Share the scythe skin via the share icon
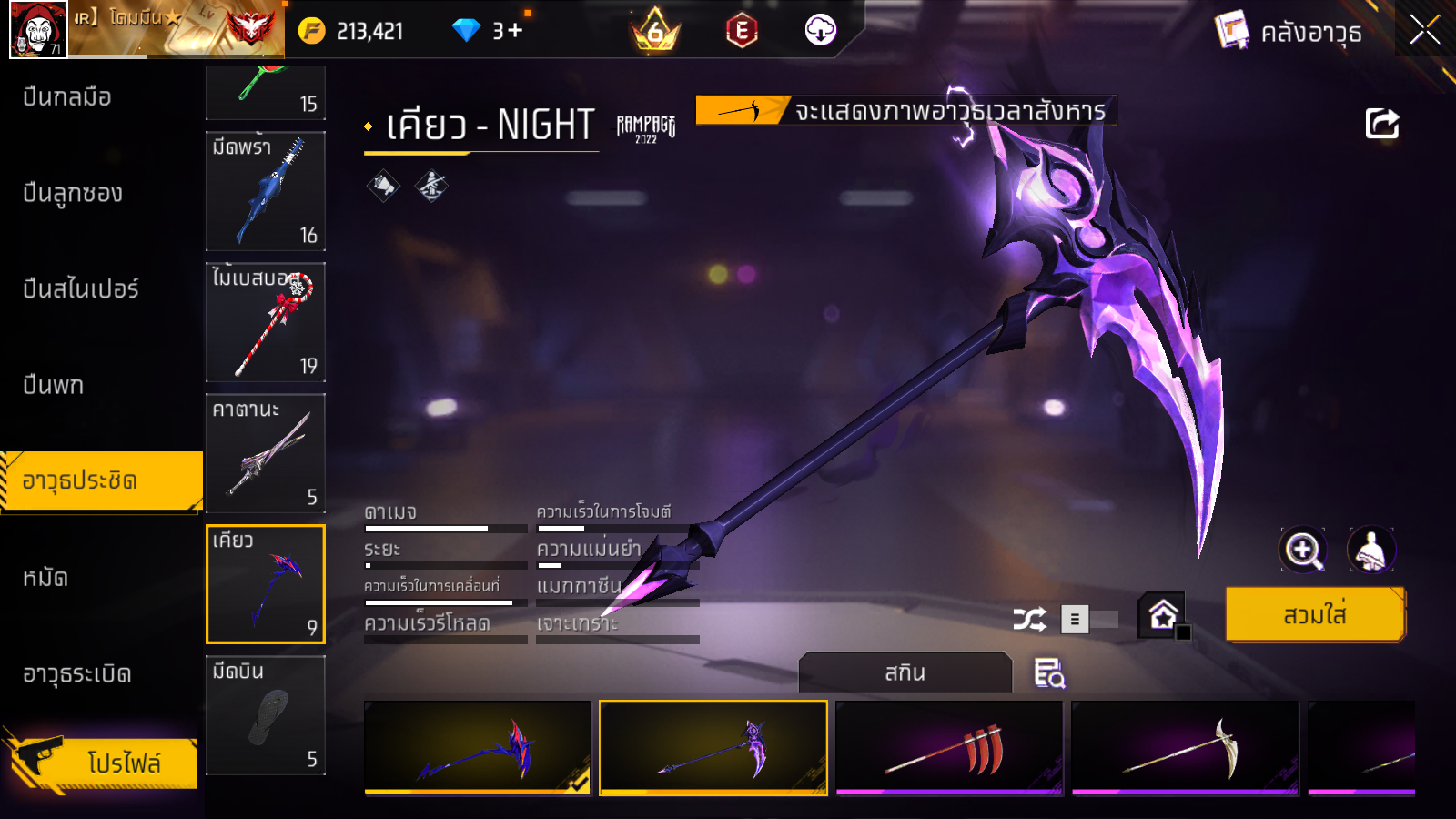This screenshot has width=1456, height=819. (x=1381, y=124)
